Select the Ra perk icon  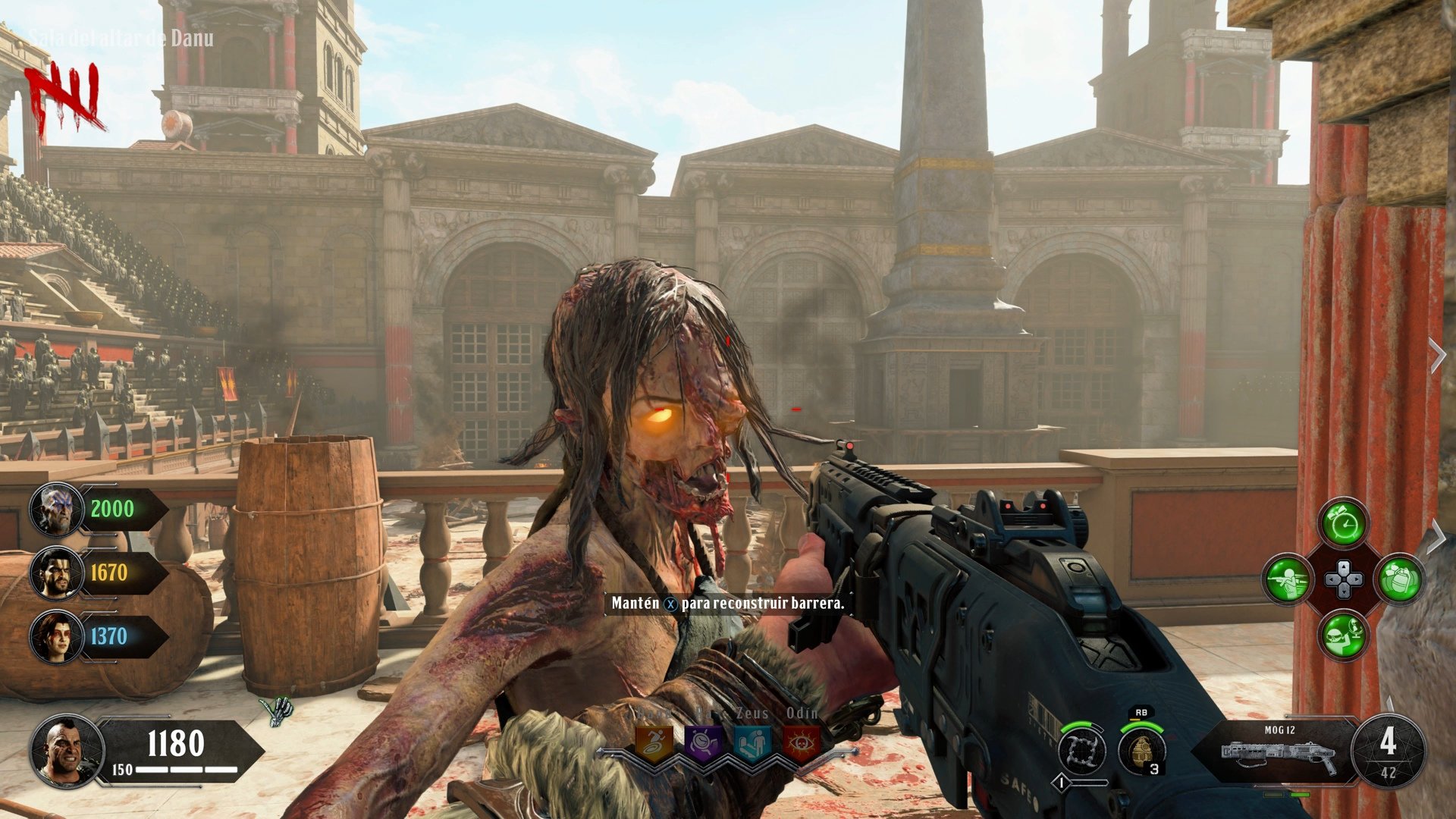(x=701, y=741)
